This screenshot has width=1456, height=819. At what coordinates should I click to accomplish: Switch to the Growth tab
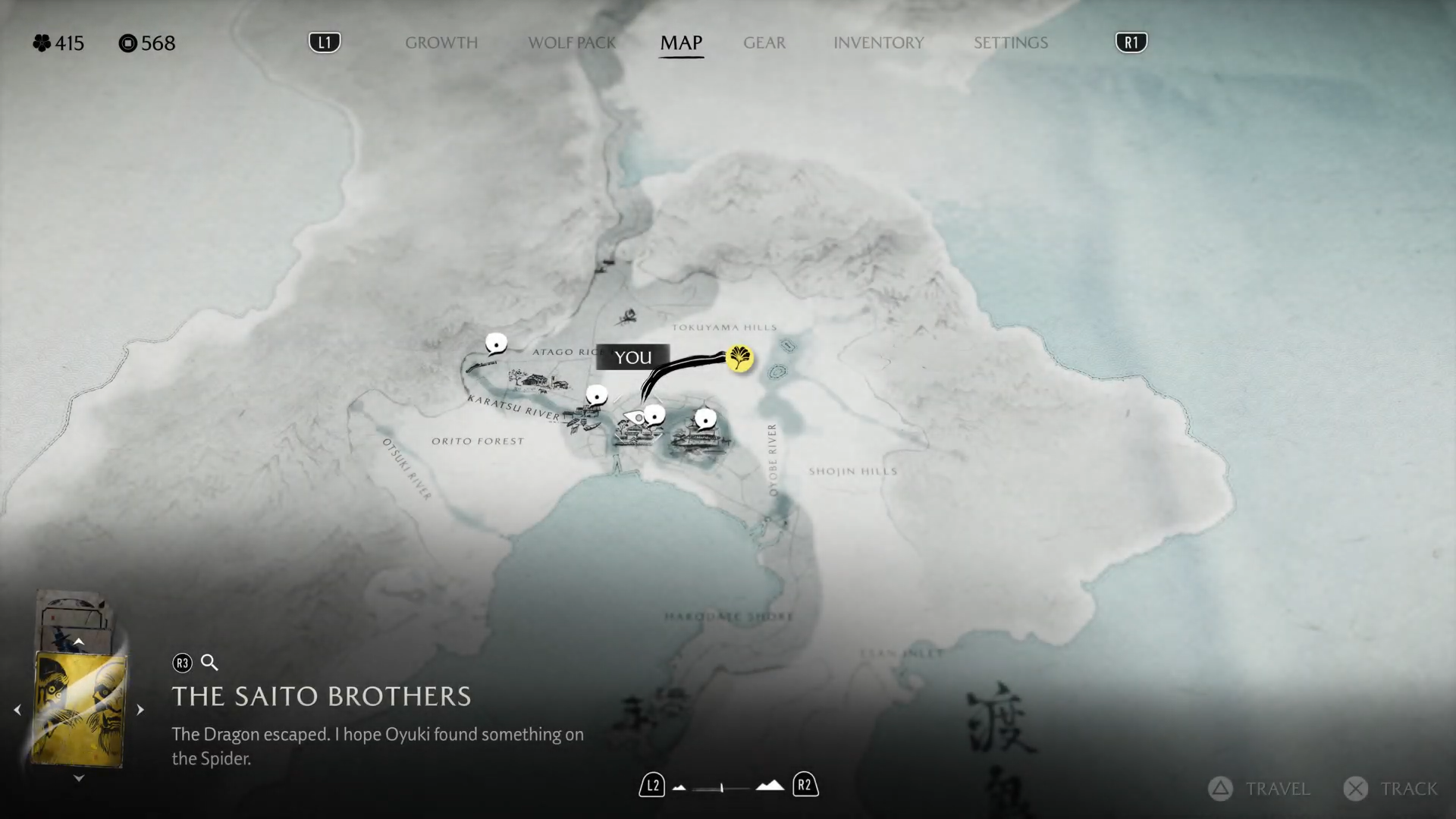pos(441,43)
